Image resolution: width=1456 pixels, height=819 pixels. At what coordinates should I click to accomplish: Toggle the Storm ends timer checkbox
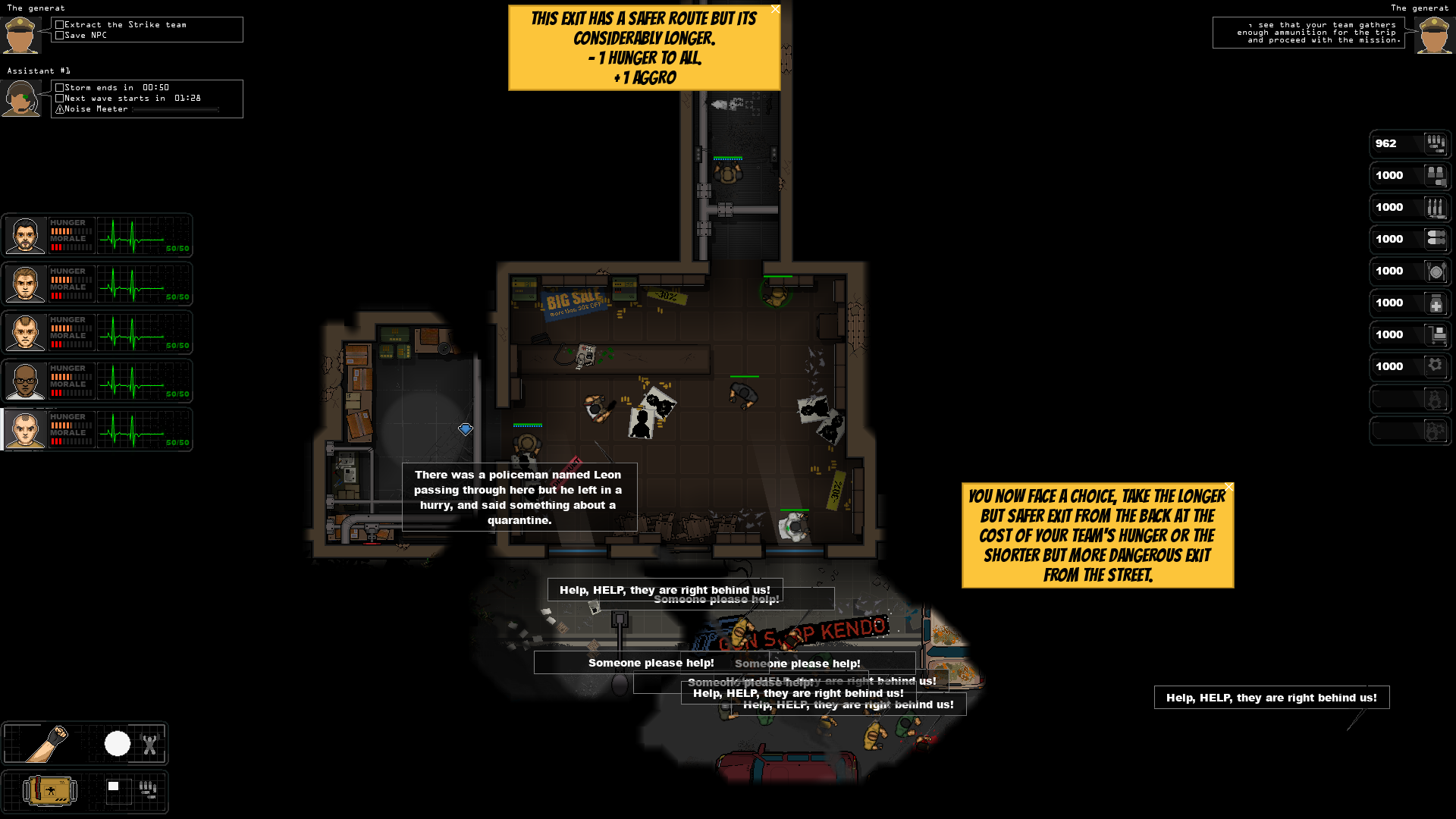click(60, 87)
